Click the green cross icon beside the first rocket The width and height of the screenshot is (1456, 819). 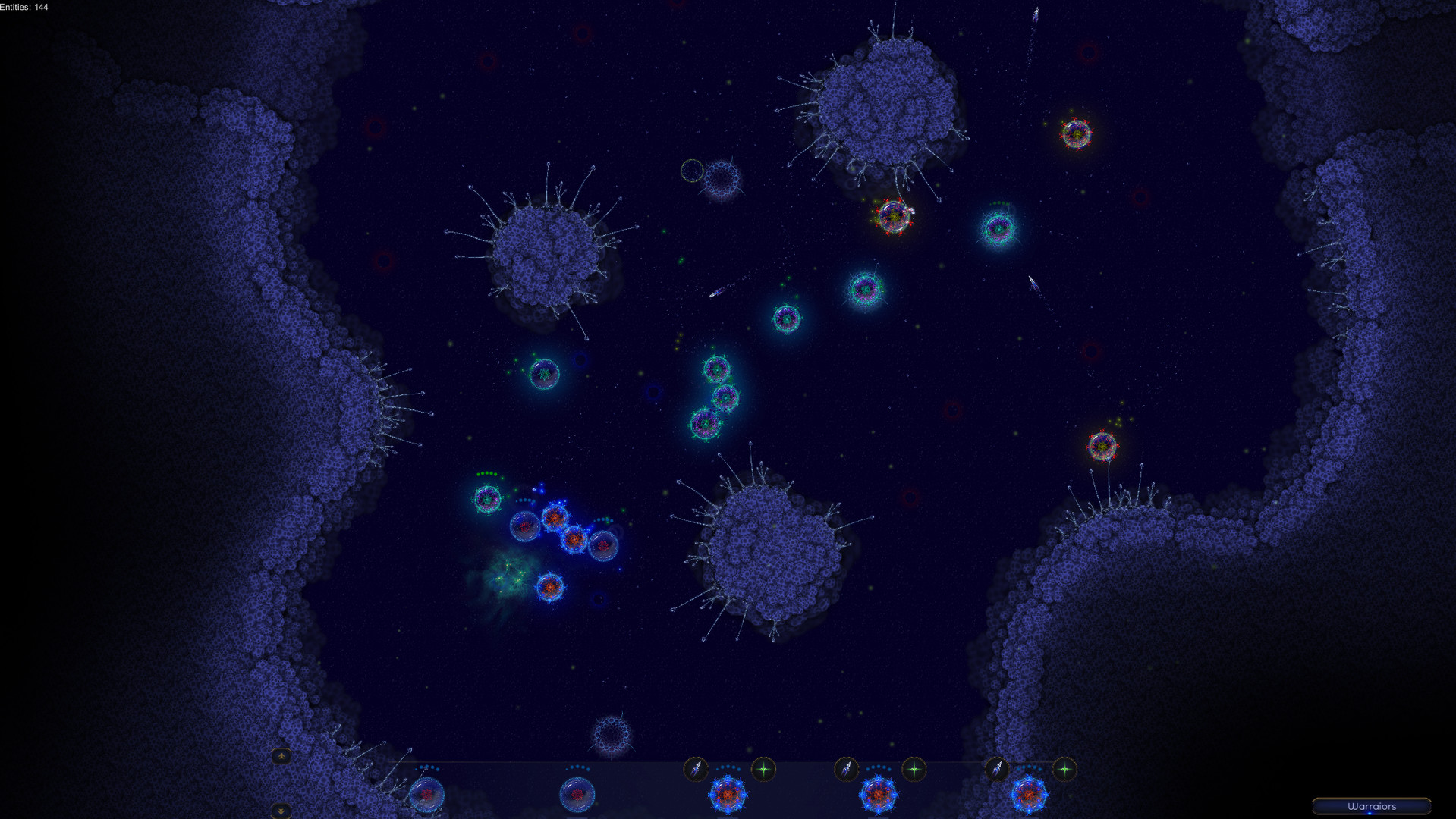tap(761, 767)
